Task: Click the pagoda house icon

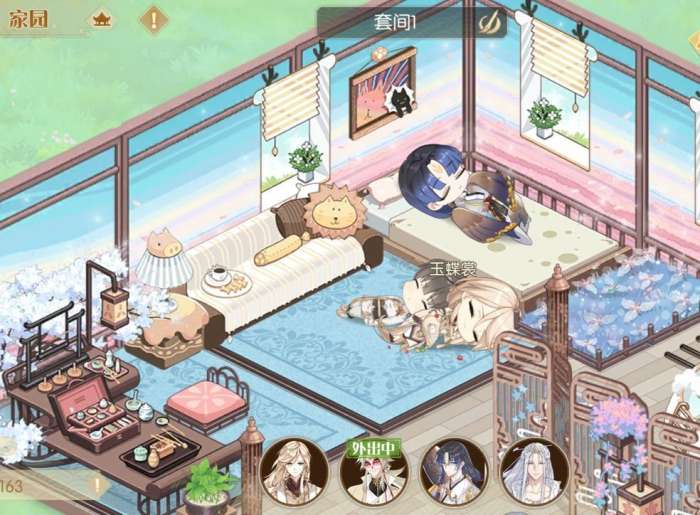Action: click(103, 18)
